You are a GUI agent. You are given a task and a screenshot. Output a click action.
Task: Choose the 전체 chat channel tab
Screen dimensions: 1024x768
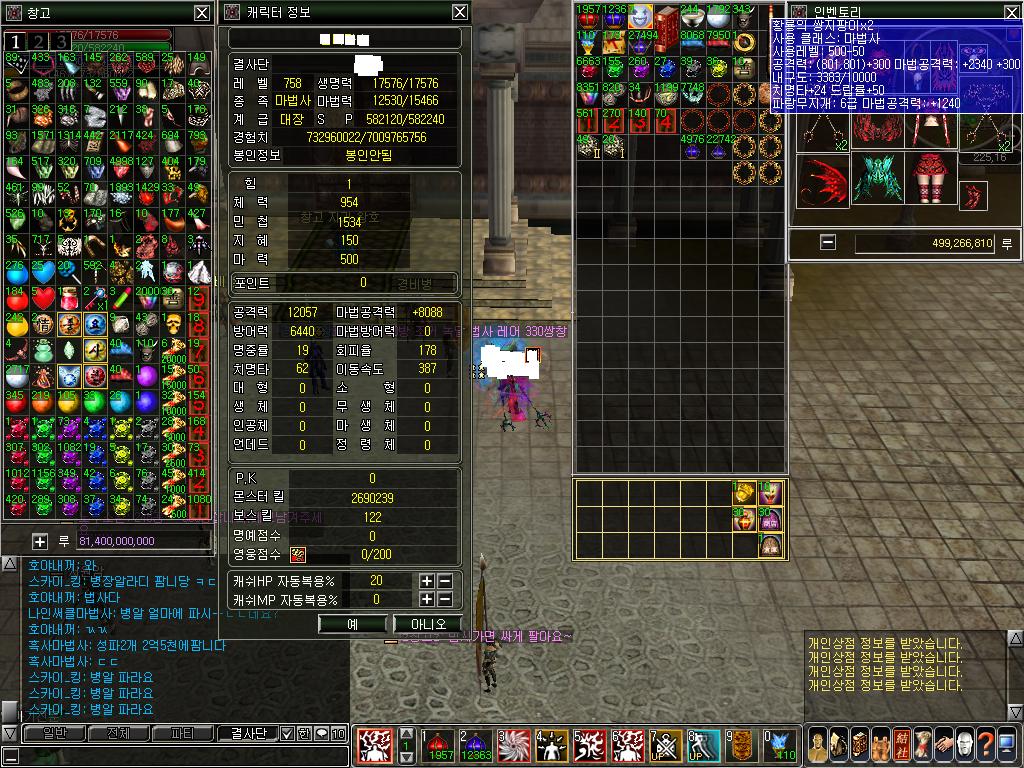pos(116,734)
